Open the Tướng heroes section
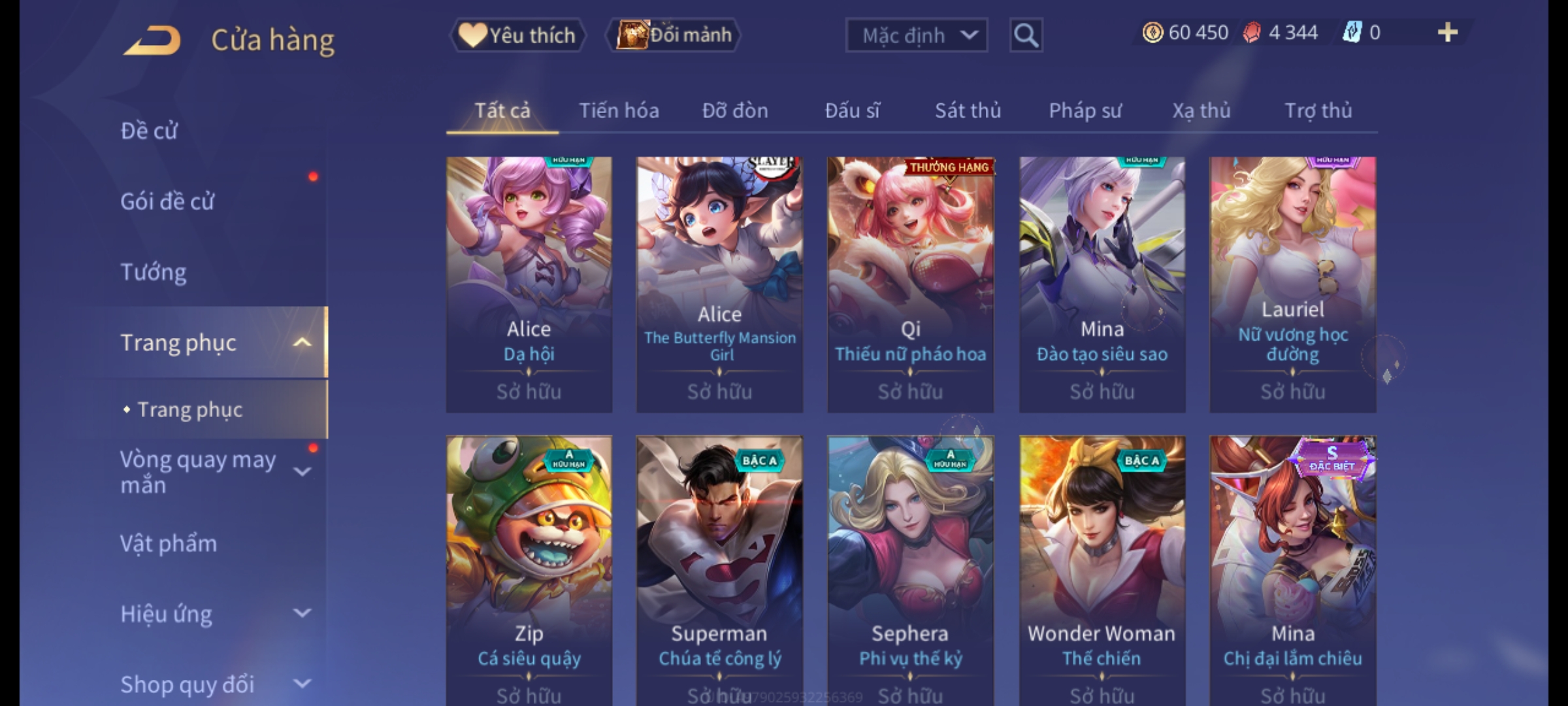Viewport: 1568px width, 706px height. 154,272
